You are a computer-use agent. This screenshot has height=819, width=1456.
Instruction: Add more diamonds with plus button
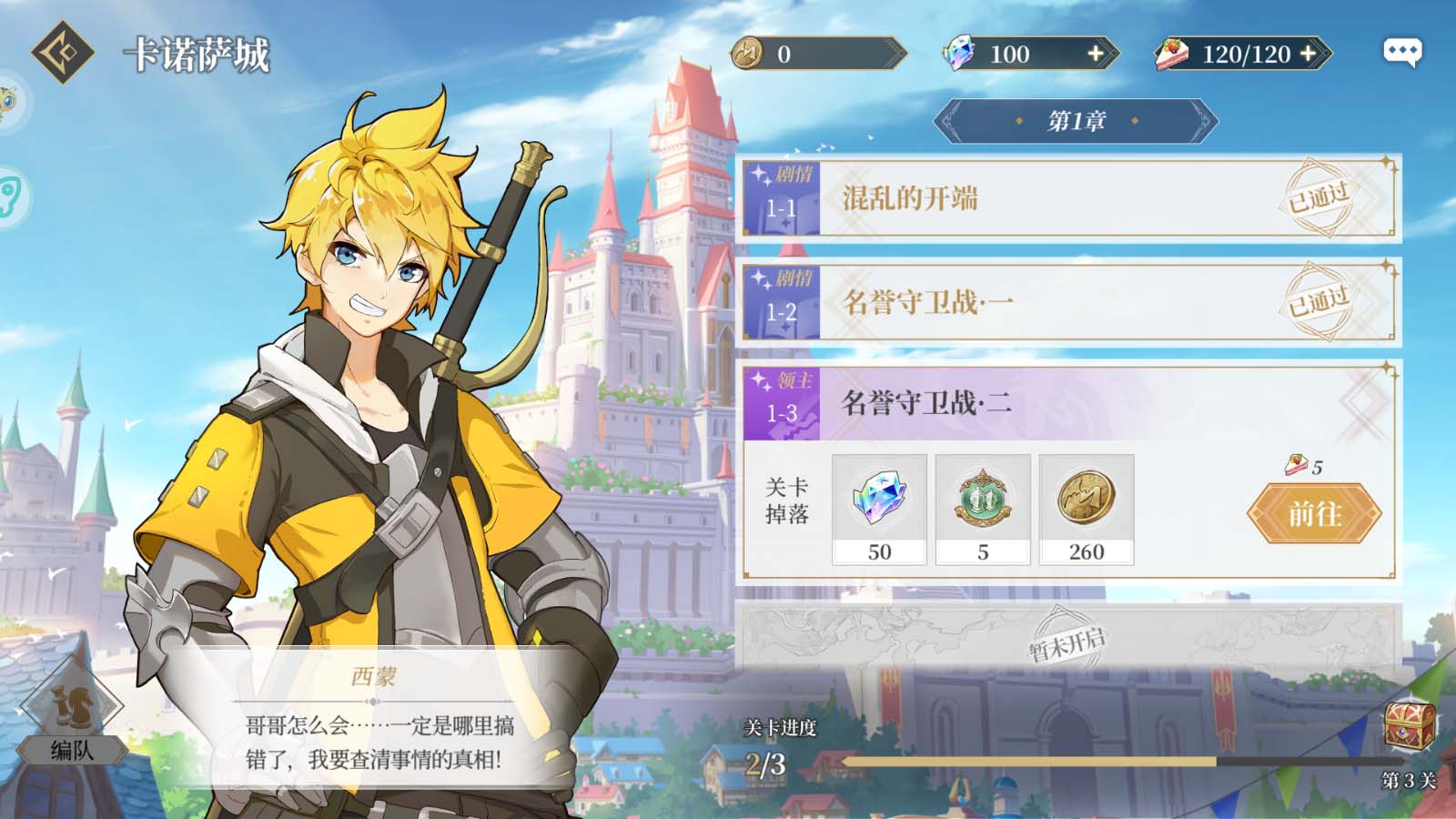pos(1097,54)
